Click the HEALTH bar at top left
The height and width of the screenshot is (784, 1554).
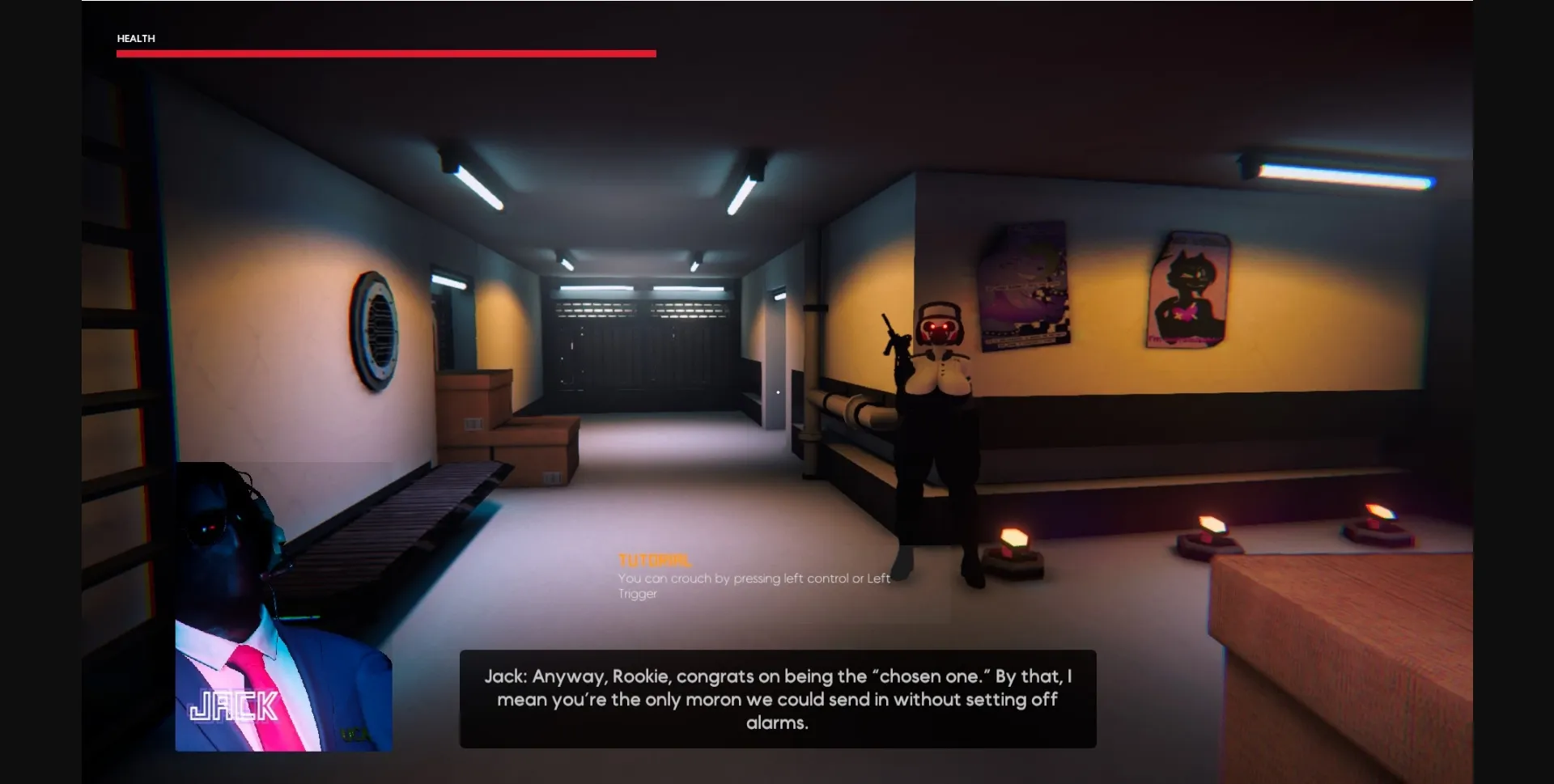(386, 53)
